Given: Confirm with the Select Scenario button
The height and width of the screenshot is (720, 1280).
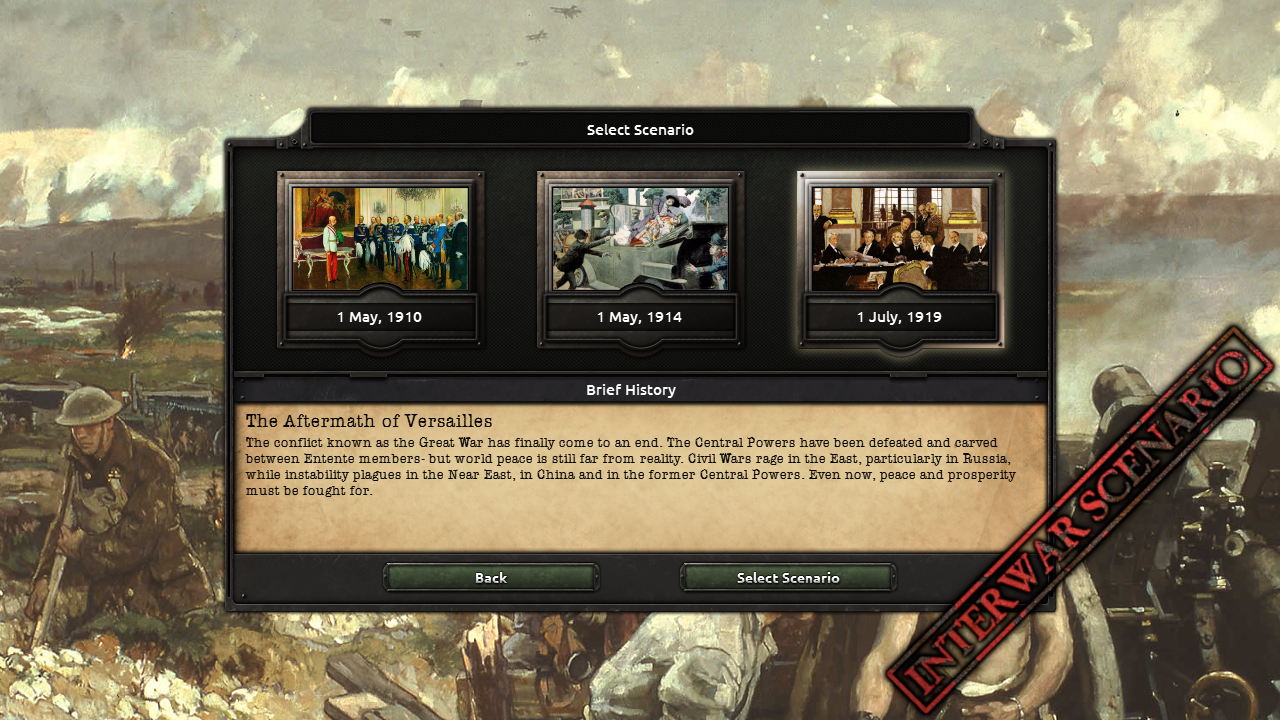Looking at the screenshot, I should click(788, 578).
